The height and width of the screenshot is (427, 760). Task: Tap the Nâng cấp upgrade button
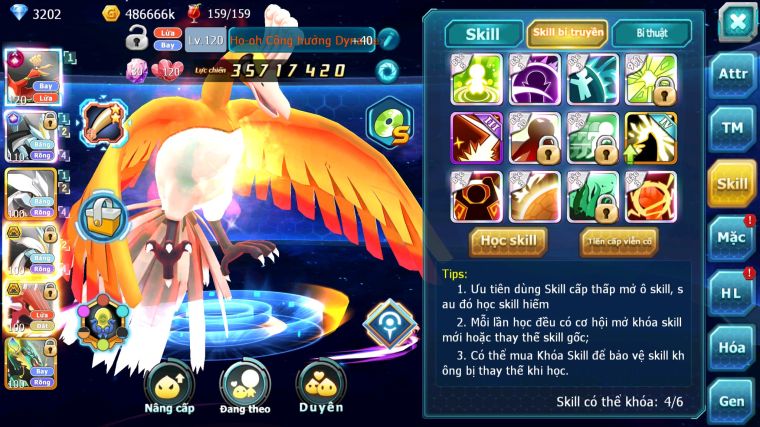(x=169, y=386)
